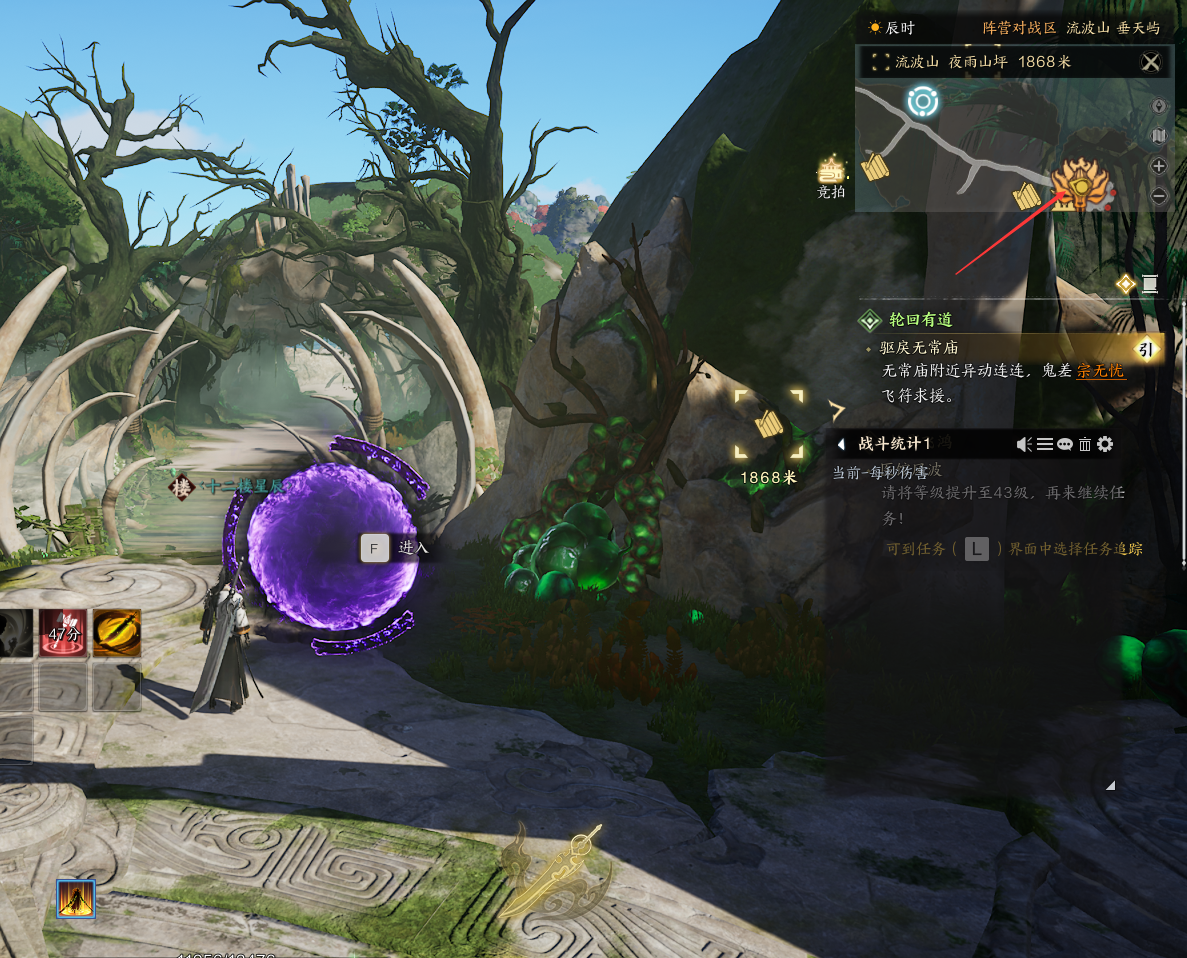1187x958 pixels.
Task: Click the gold diamond icon above the quest tracker
Action: click(x=1125, y=284)
